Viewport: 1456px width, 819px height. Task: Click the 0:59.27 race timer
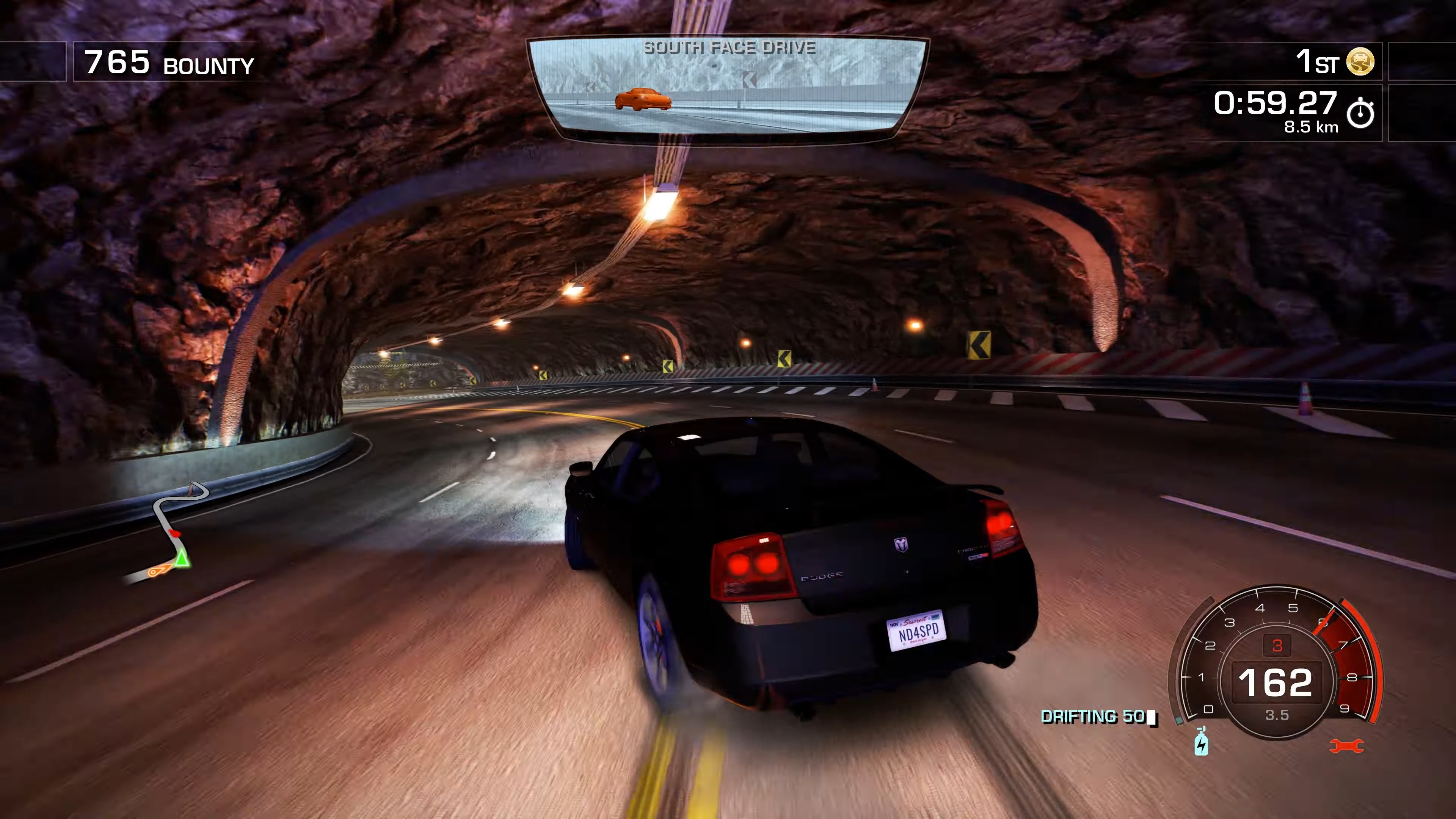click(x=1274, y=104)
